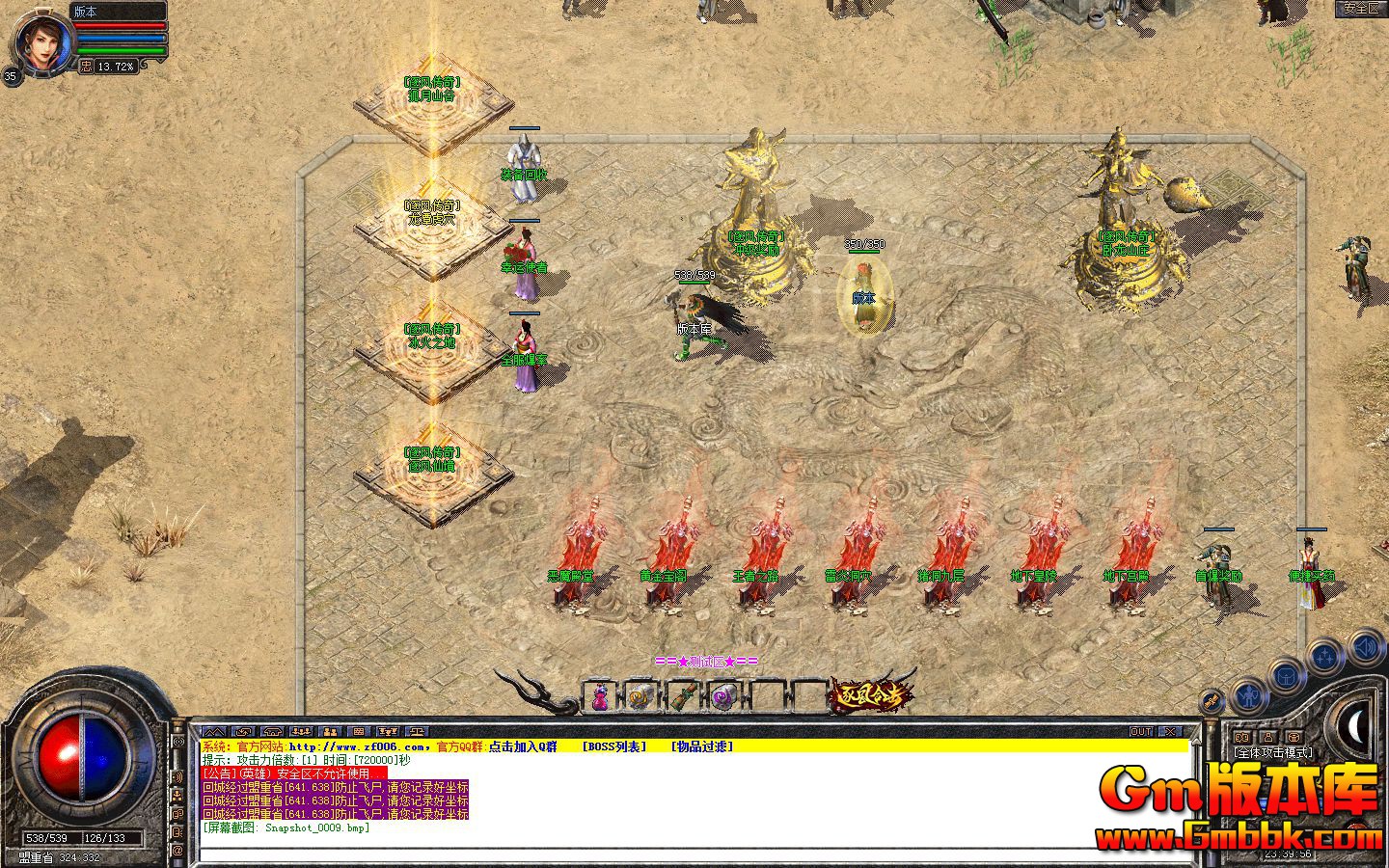Click OUT to pop out the chat window
Viewport: 1389px width, 868px height.
[x=1141, y=731]
